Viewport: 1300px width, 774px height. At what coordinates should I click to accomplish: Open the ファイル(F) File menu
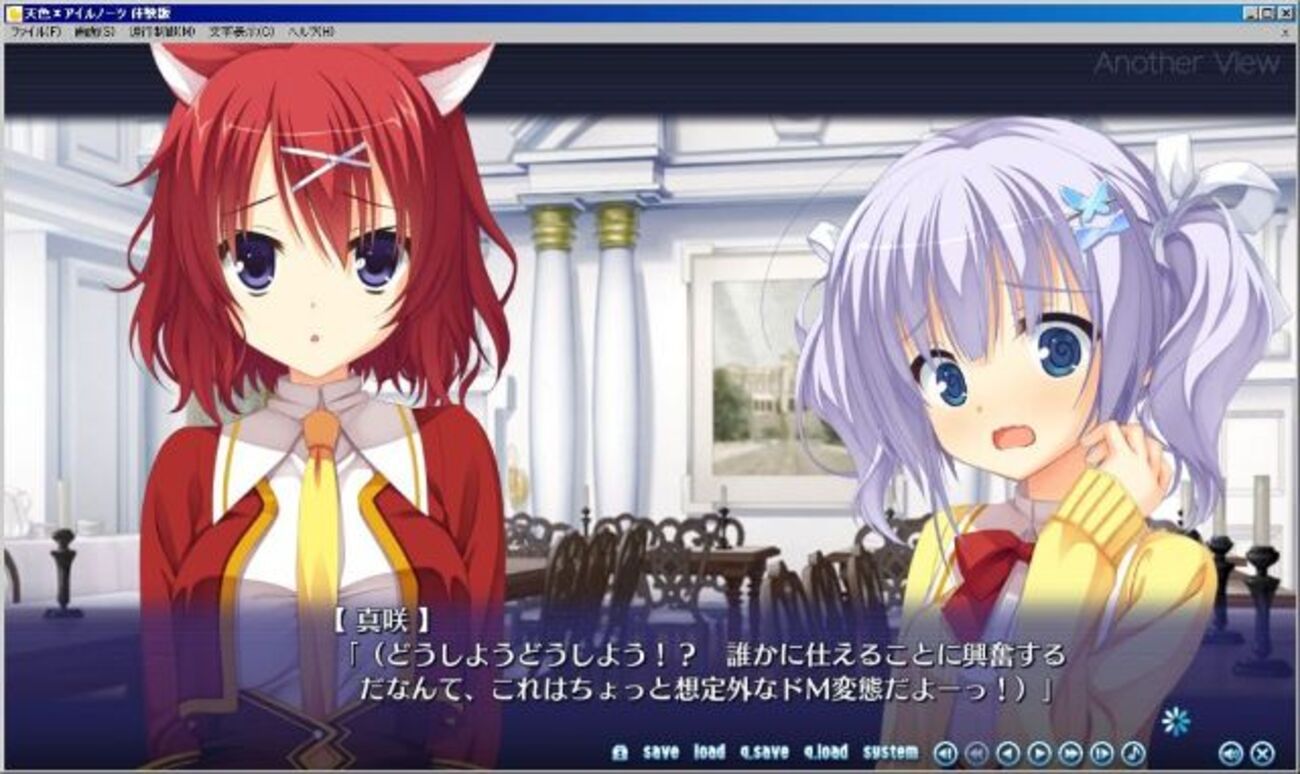[x=35, y=32]
